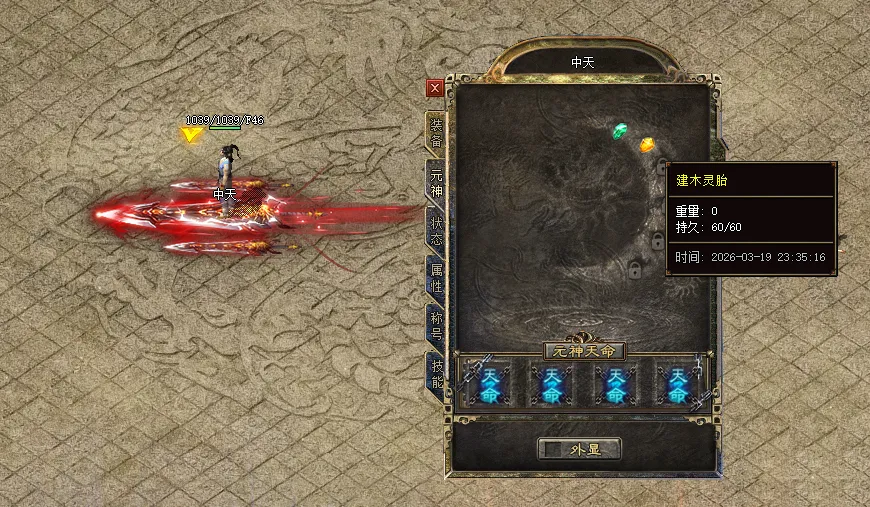
Task: Select the 属性 attributes tab
Action: [x=436, y=275]
